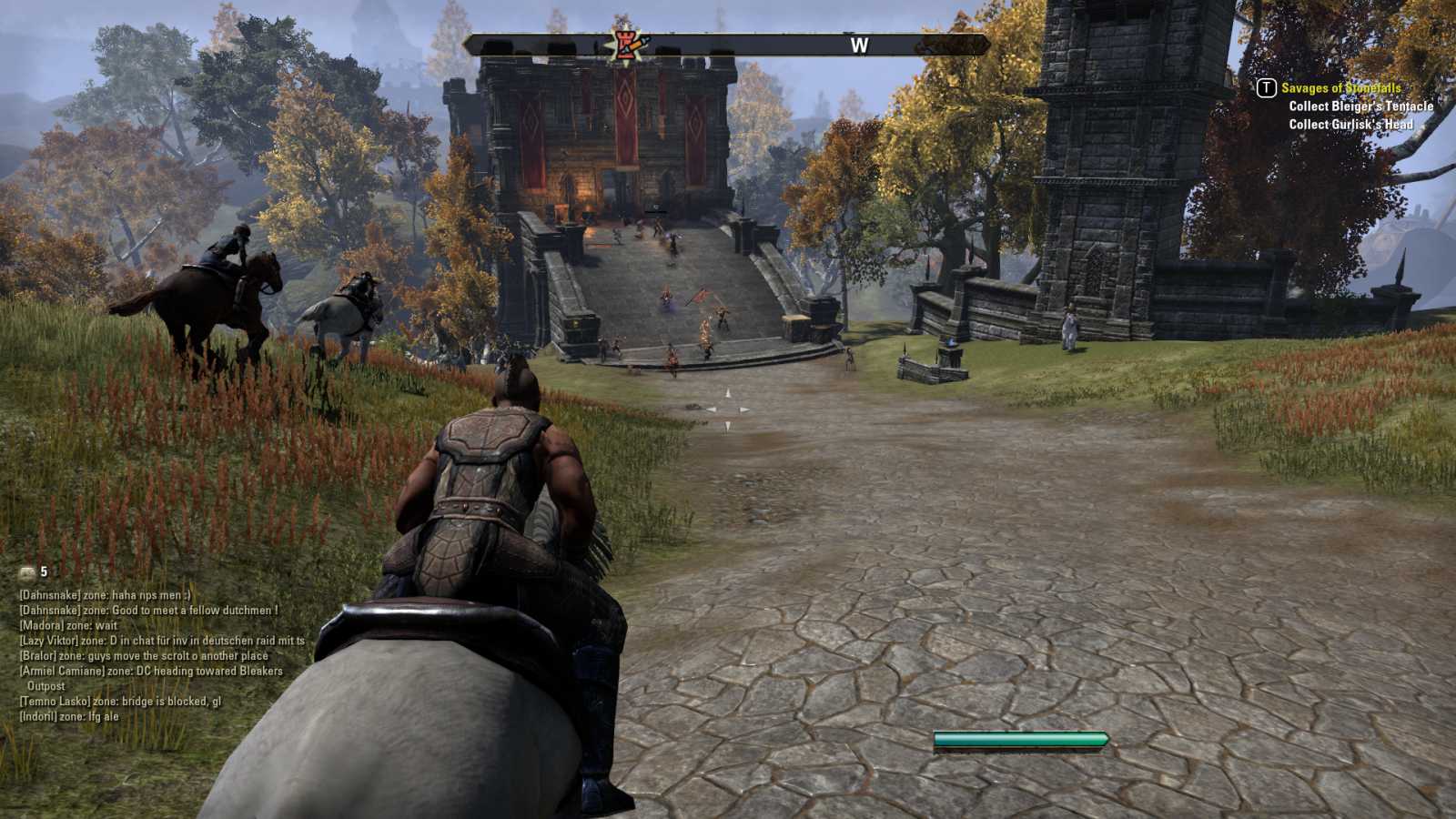Click the Collect Bleiger's Tentacle objective
This screenshot has width=1456, height=819.
point(1360,106)
